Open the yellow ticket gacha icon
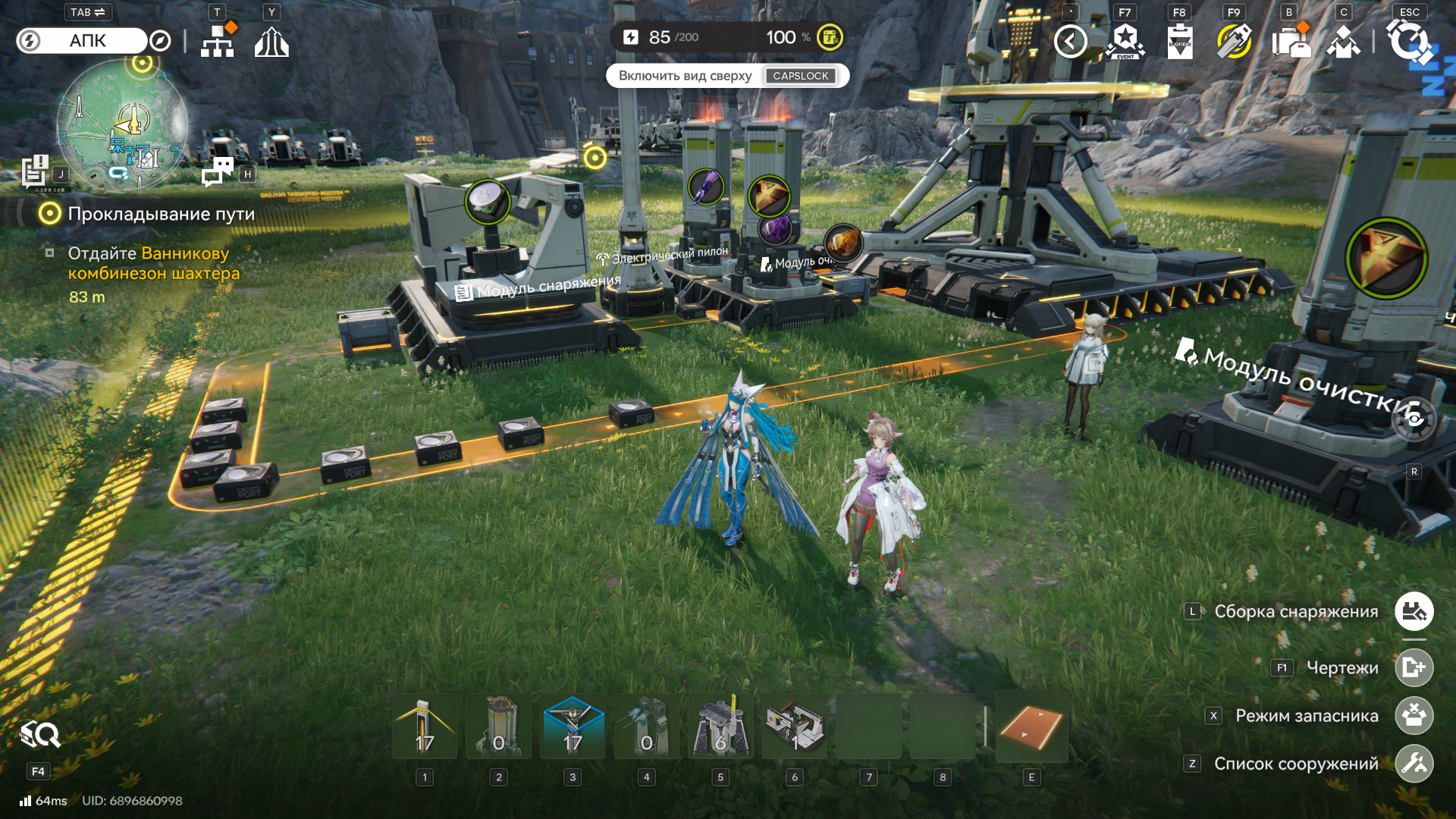This screenshot has height=819, width=1456. tap(1234, 41)
